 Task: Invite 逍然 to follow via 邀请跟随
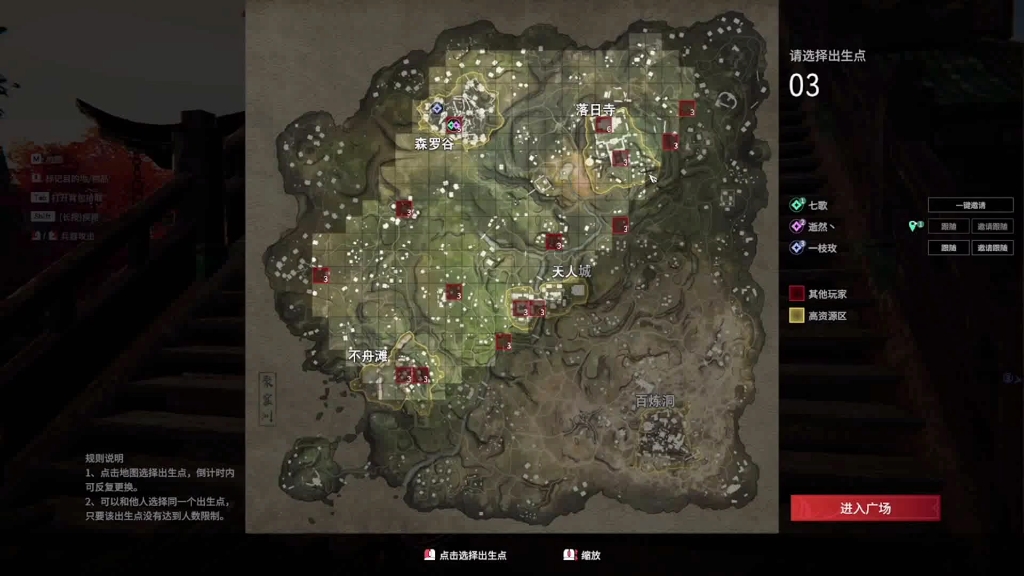991,227
